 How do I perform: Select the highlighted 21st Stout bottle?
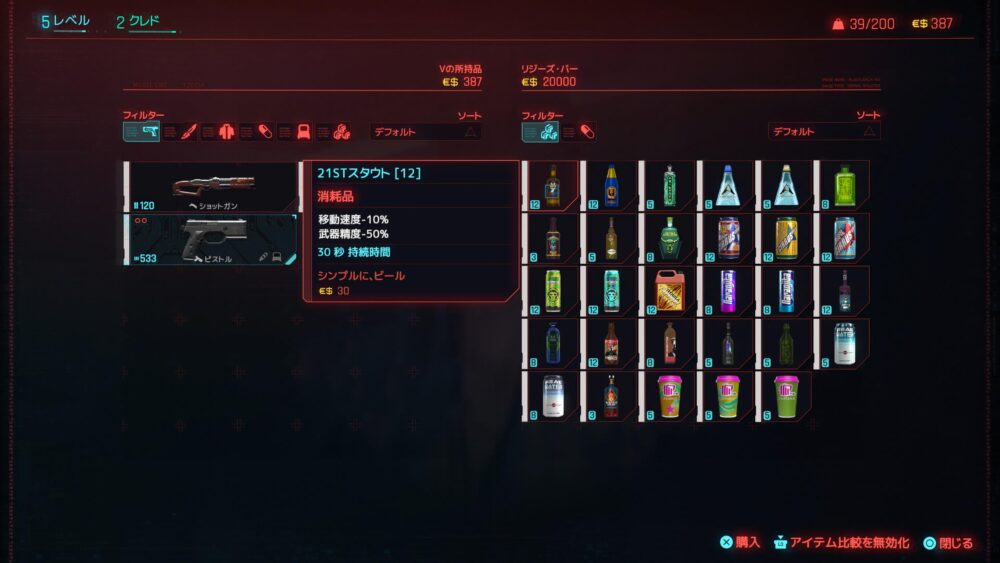(x=551, y=186)
